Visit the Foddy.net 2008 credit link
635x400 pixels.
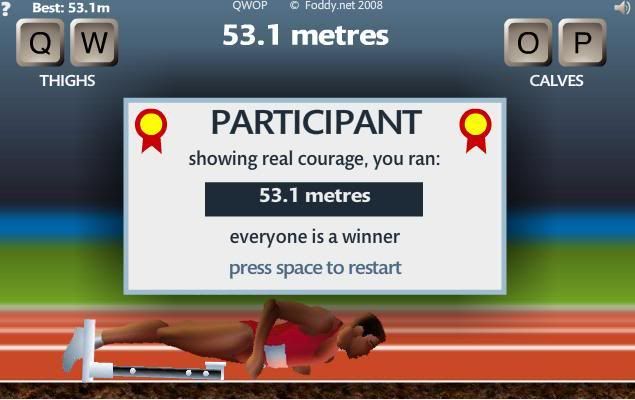[336, 5]
